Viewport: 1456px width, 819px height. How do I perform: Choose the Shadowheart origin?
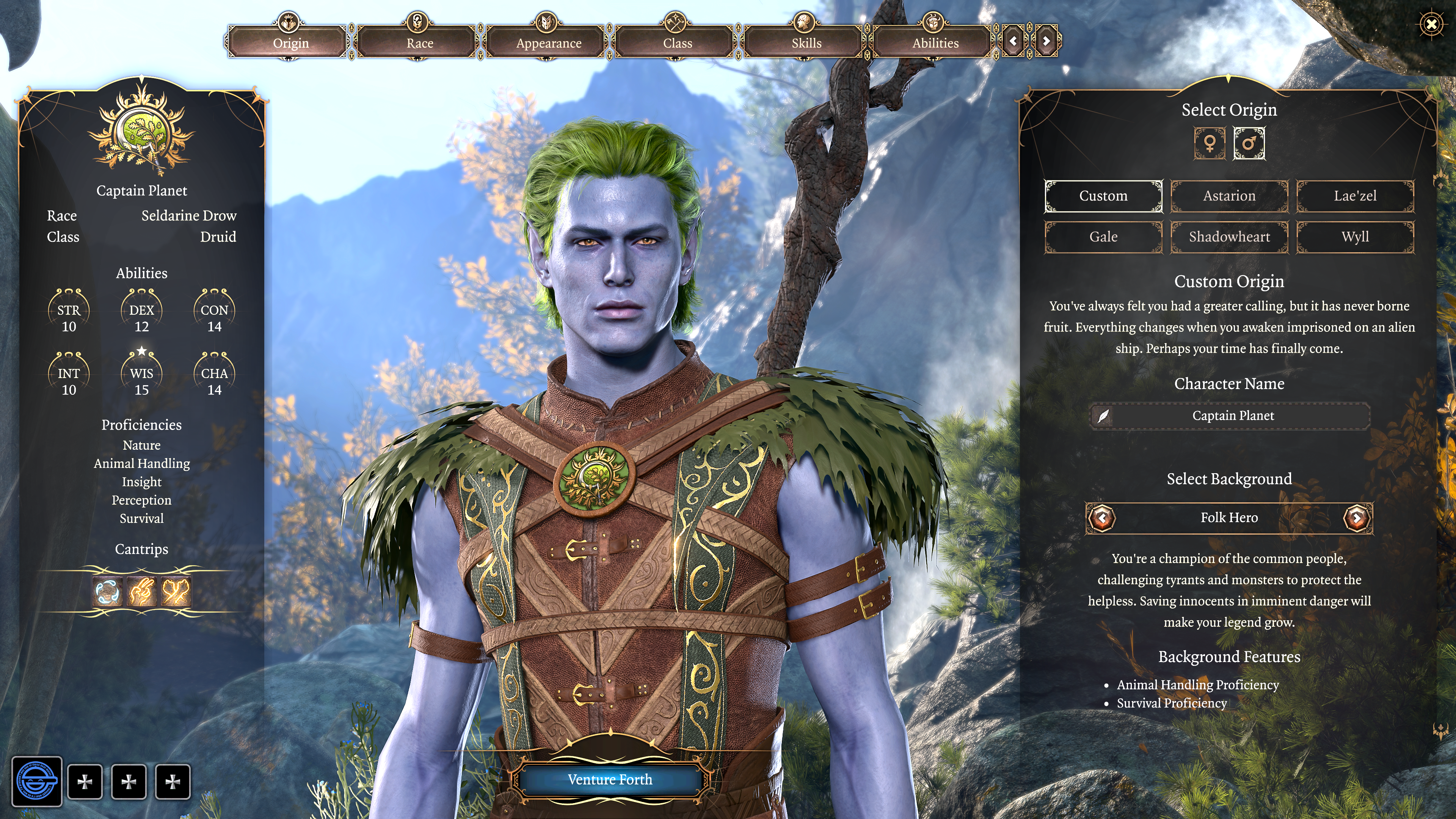1229,237
